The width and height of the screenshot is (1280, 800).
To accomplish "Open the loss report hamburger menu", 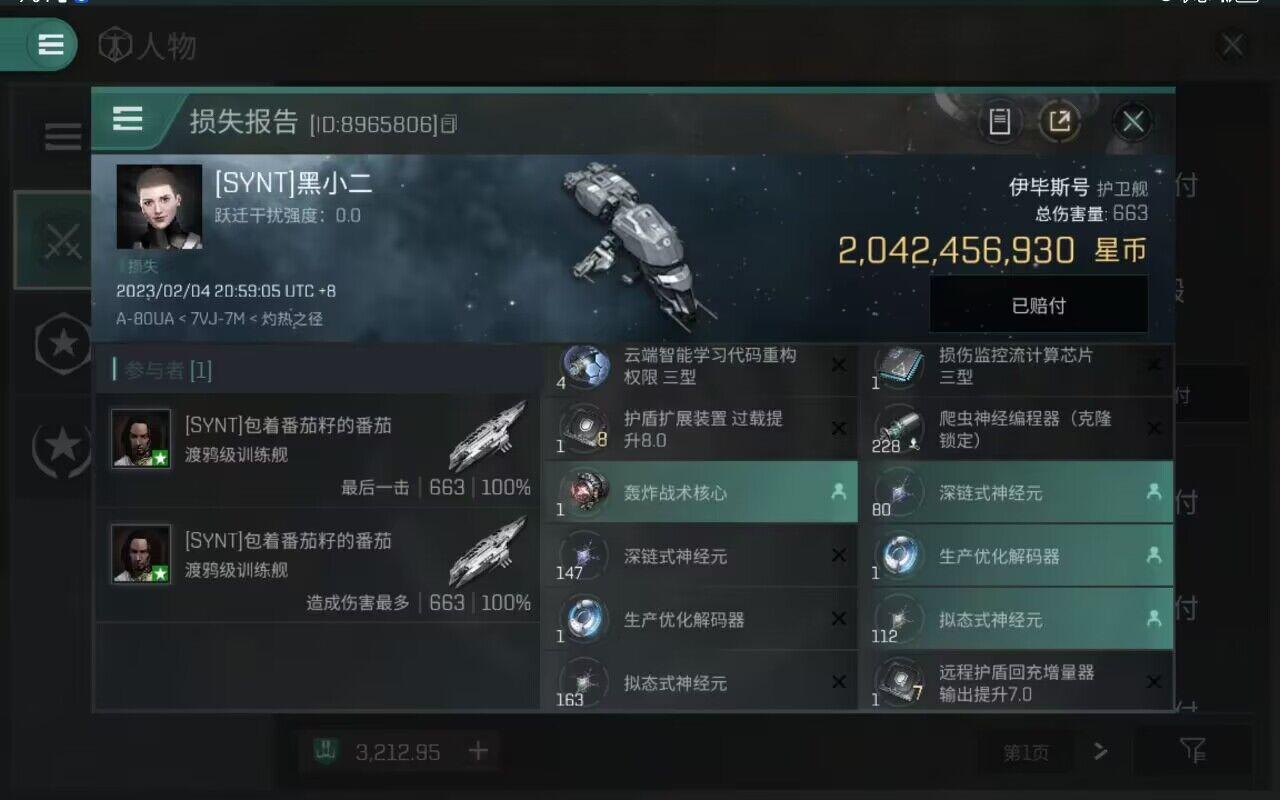I will 127,120.
